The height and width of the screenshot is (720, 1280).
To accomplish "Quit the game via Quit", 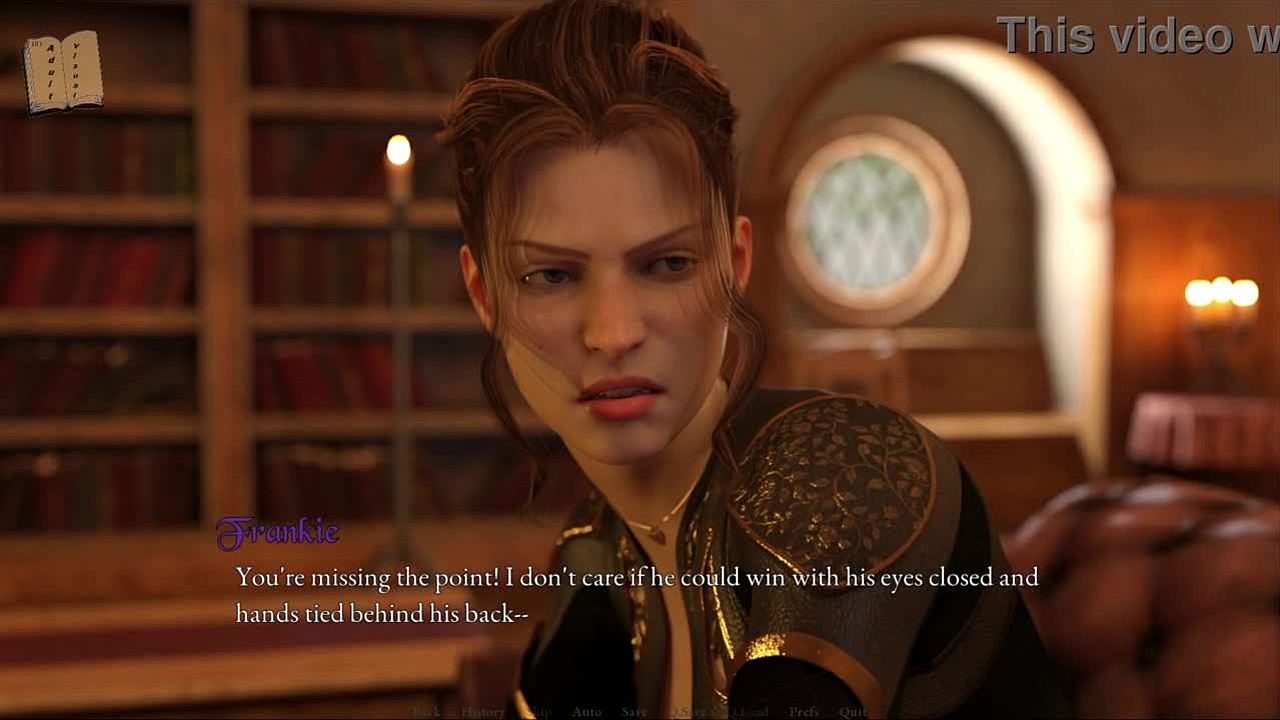I will coord(853,711).
